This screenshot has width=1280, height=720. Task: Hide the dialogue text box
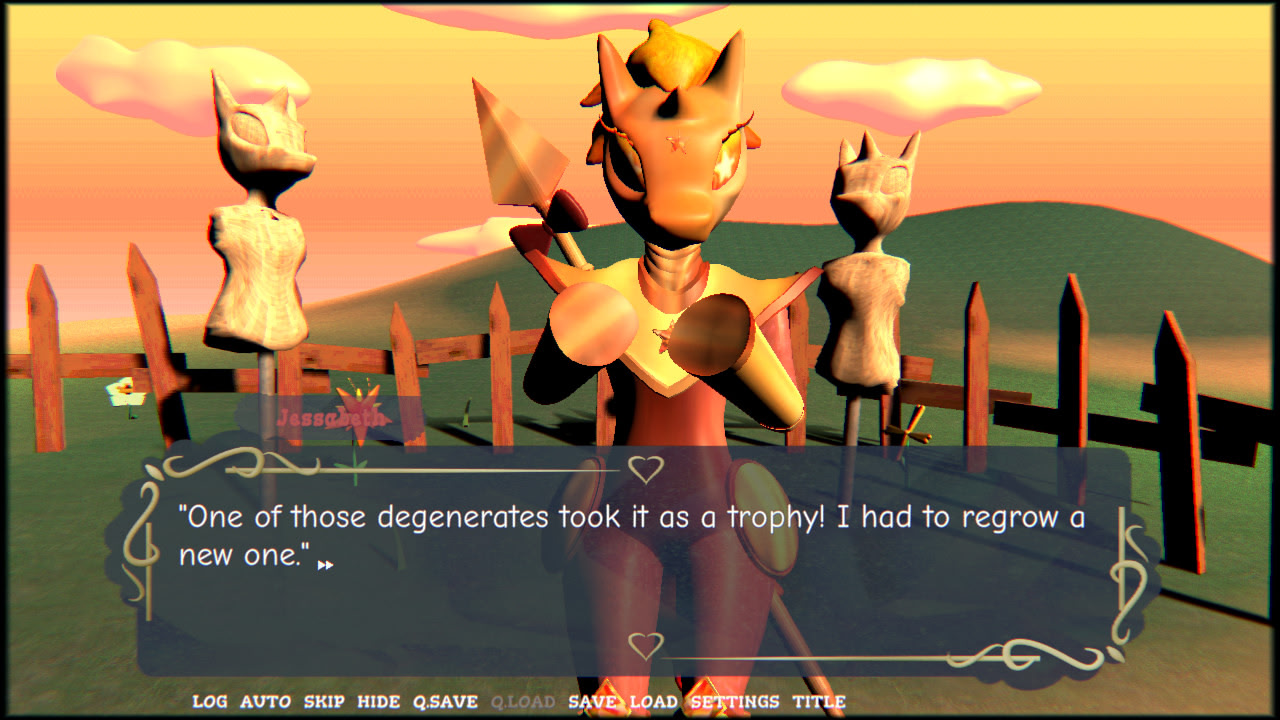pyautogui.click(x=378, y=702)
